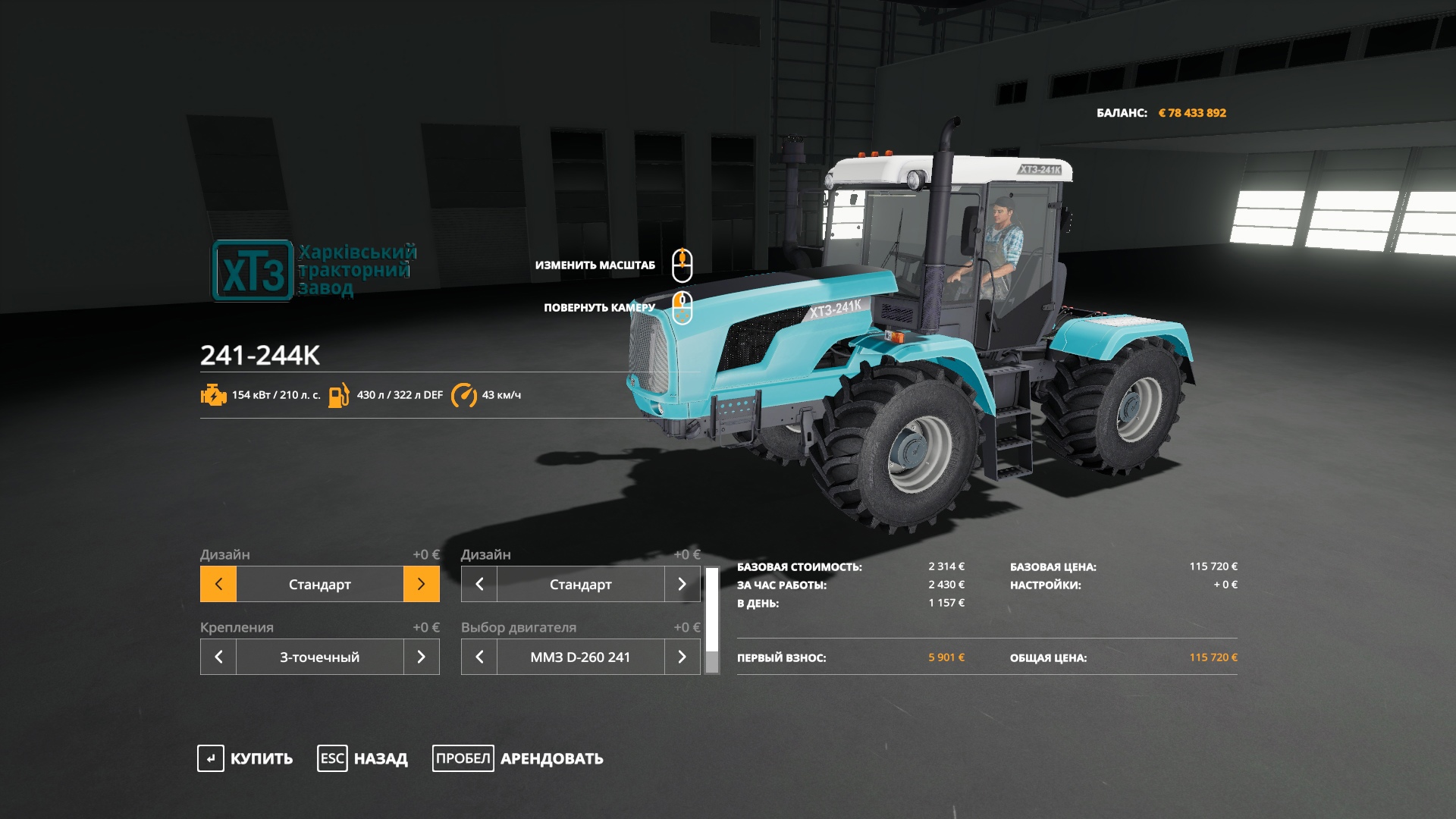This screenshot has width=1456, height=819.
Task: Go back using НАЗАД
Action: pos(362,758)
